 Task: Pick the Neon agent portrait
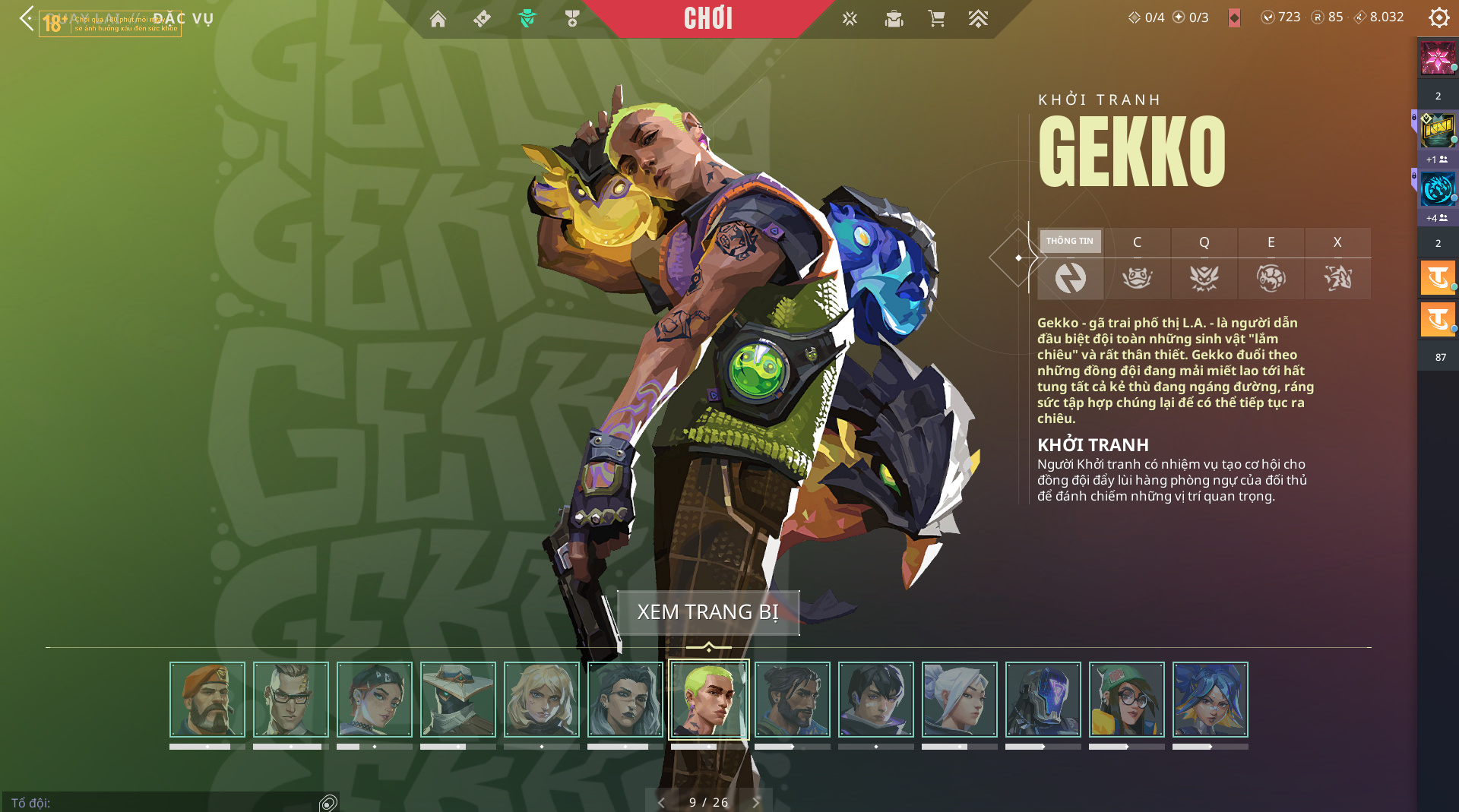[x=1211, y=700]
